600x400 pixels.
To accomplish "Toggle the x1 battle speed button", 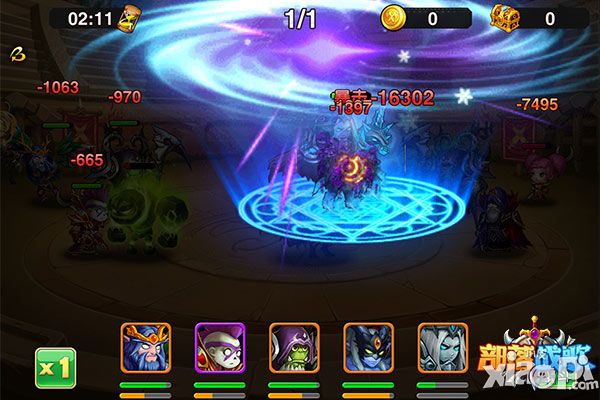I will (57, 368).
